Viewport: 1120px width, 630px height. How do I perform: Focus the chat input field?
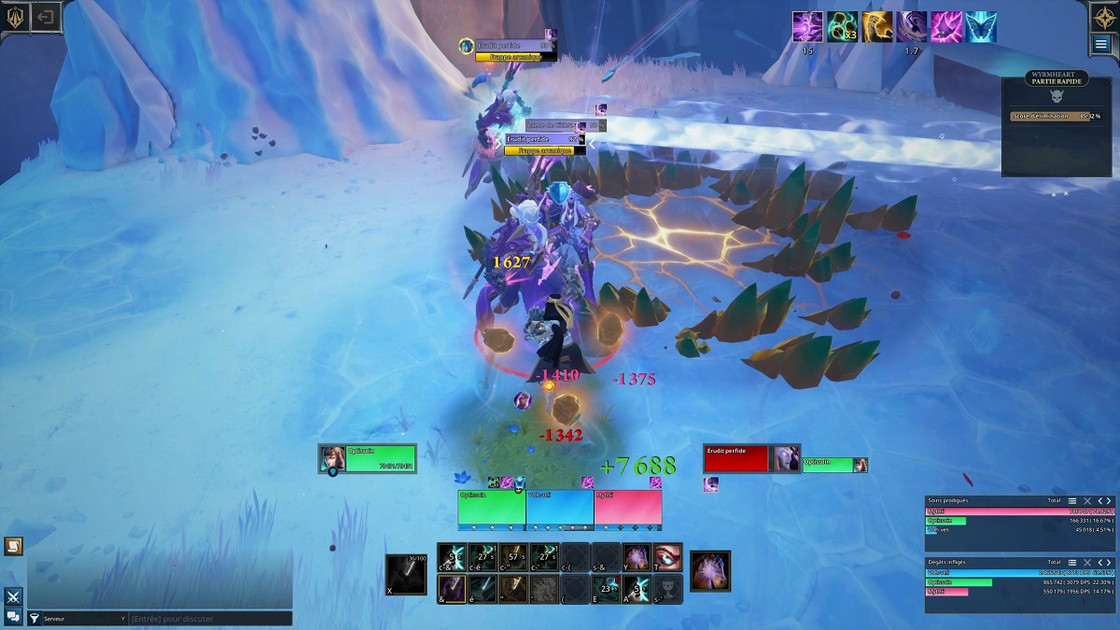click(210, 619)
